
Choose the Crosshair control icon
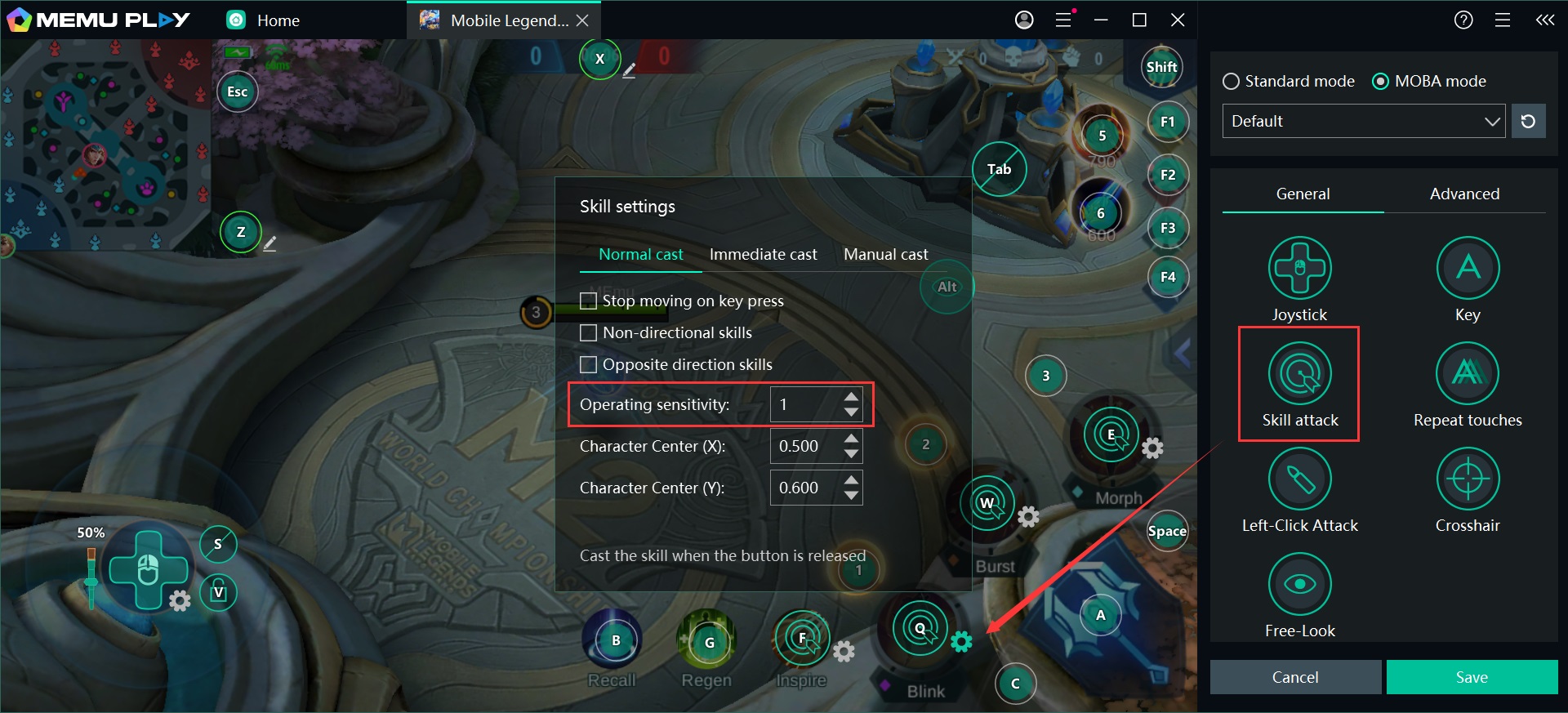(1468, 479)
